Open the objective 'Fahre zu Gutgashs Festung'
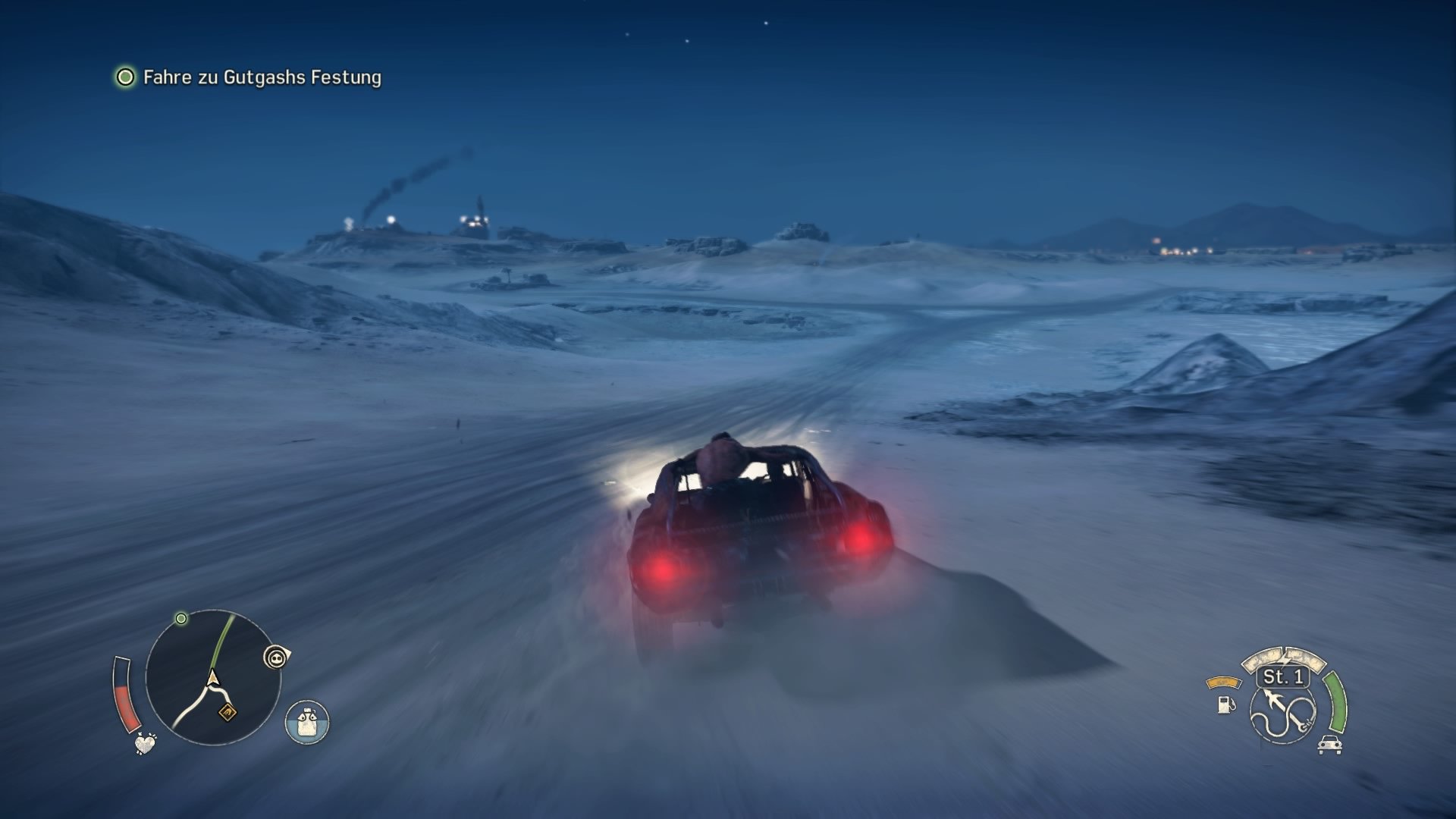The image size is (1456, 819). tap(262, 77)
